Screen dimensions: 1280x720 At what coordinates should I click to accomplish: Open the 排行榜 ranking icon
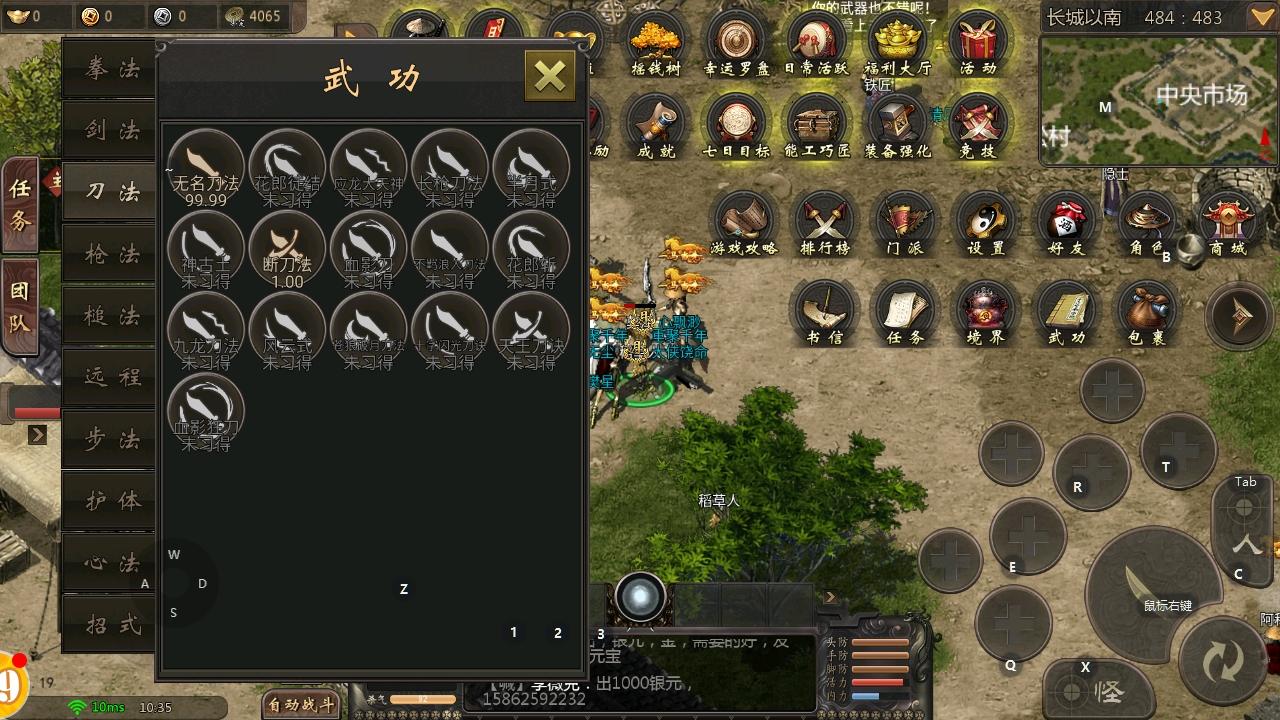click(x=824, y=222)
